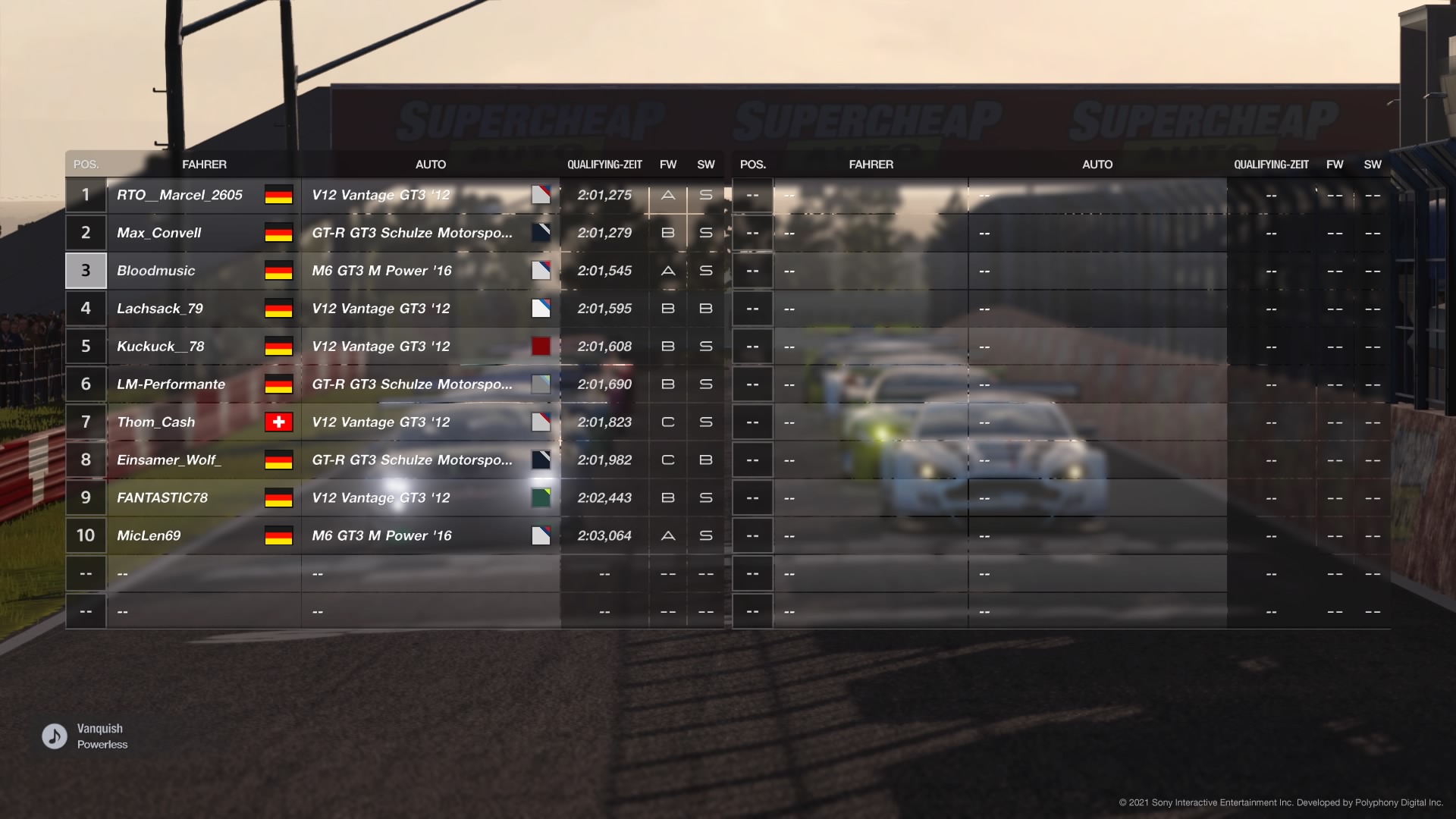Click Kuckuck__78's red livery swatch
The width and height of the screenshot is (1456, 819).
click(541, 347)
